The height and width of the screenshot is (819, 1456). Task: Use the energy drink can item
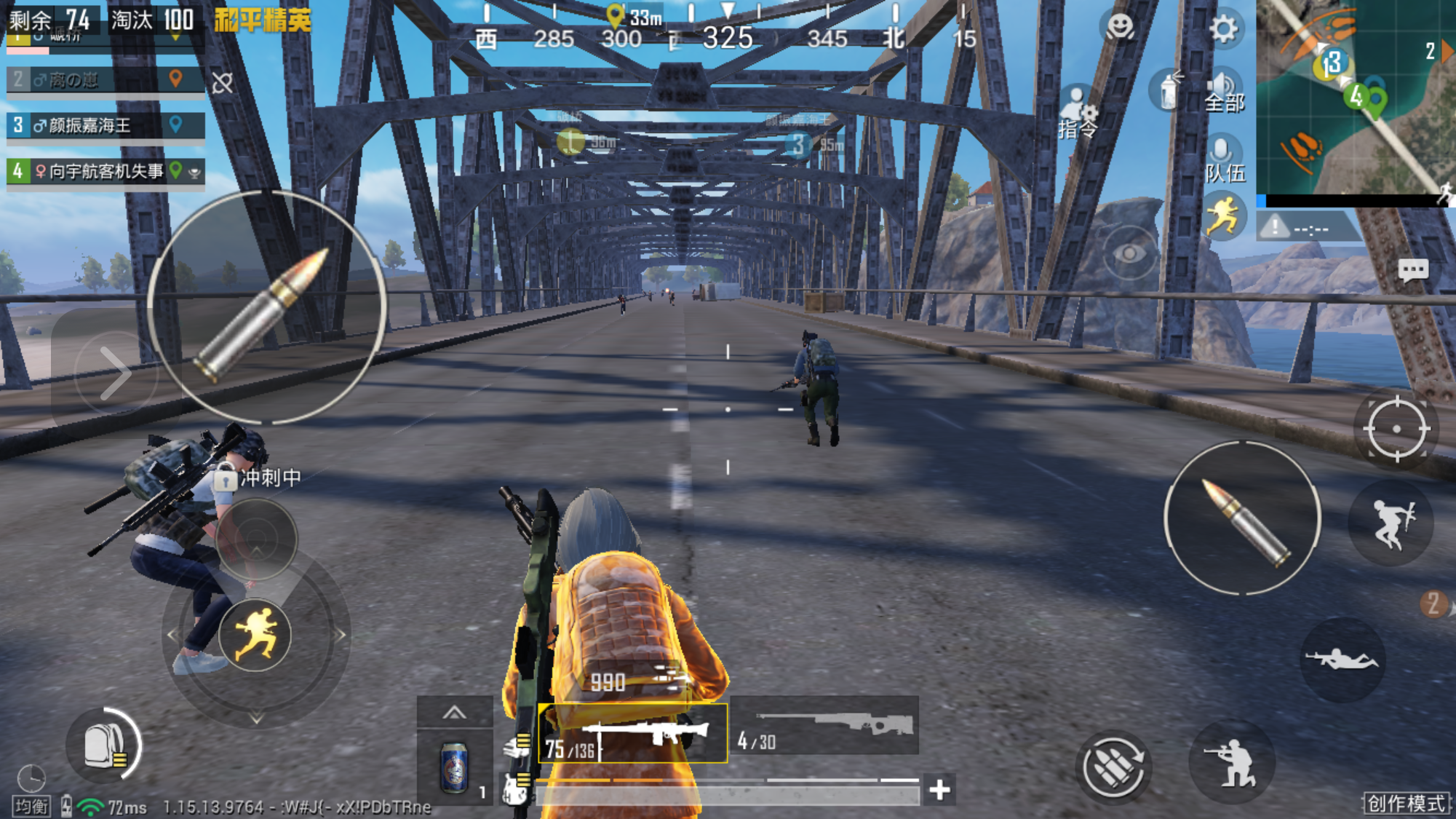pos(455,767)
